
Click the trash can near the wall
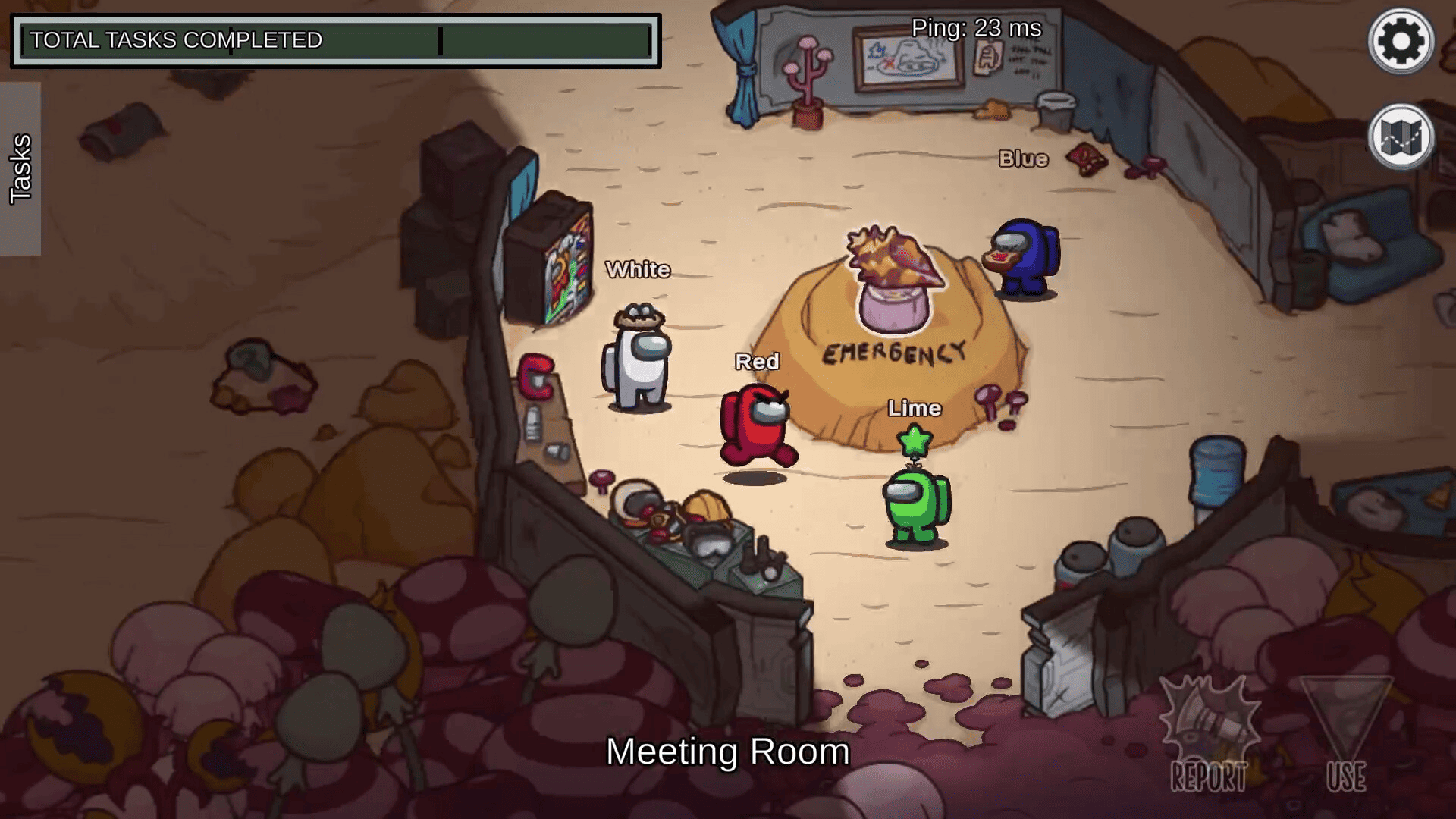pos(1055,106)
